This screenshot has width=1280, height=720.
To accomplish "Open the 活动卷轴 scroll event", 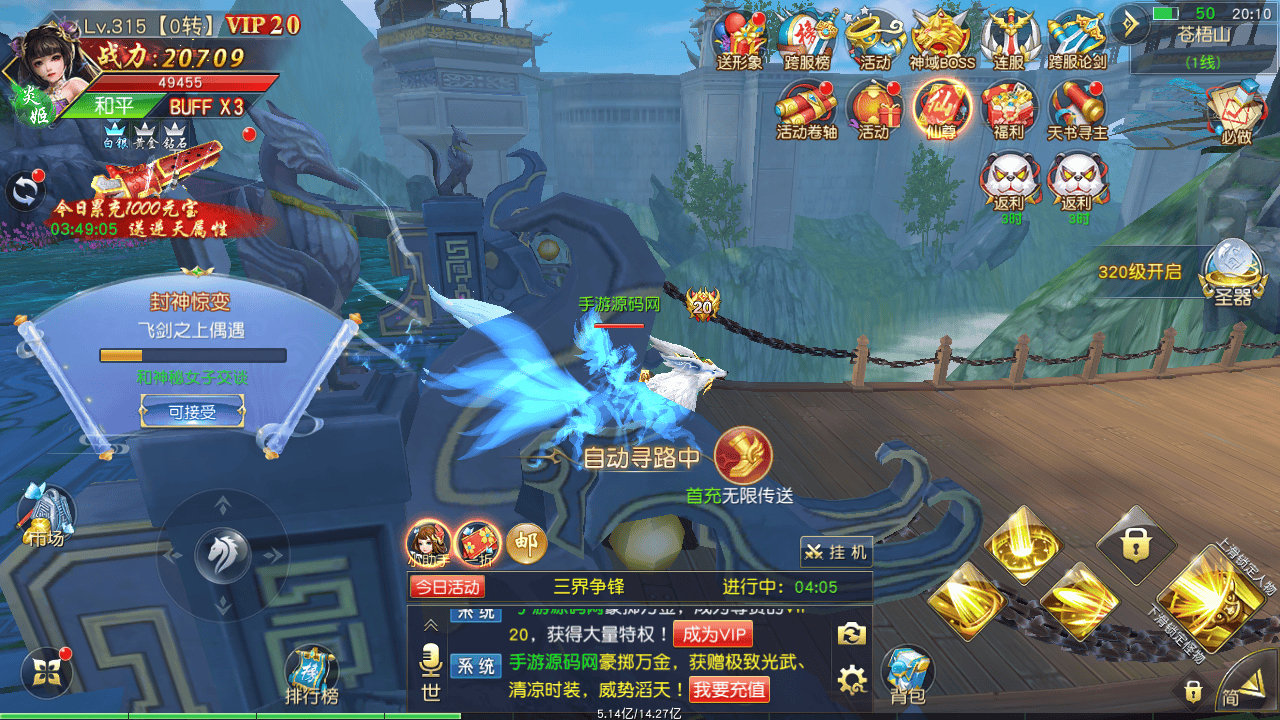I will [806, 108].
